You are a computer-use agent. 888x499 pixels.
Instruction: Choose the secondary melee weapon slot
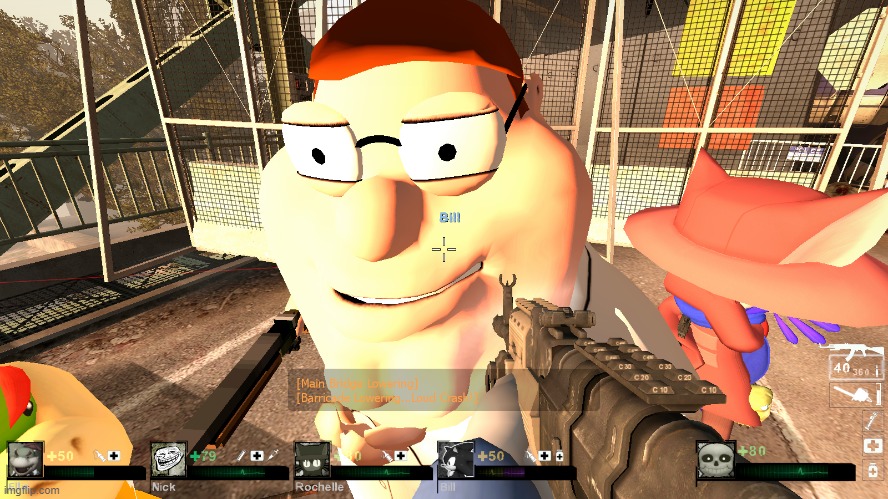852,397
